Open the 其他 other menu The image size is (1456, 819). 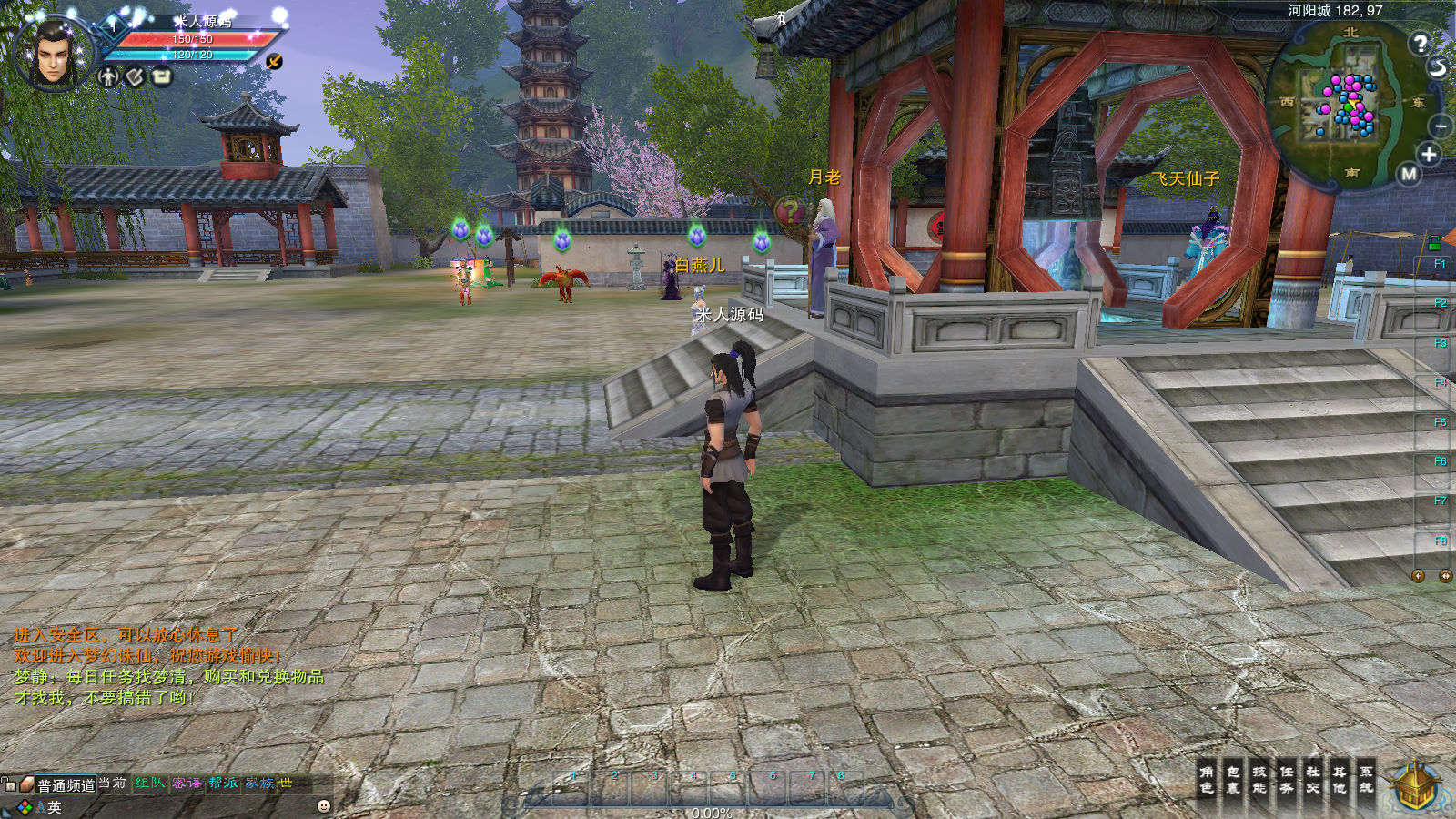(x=1340, y=780)
